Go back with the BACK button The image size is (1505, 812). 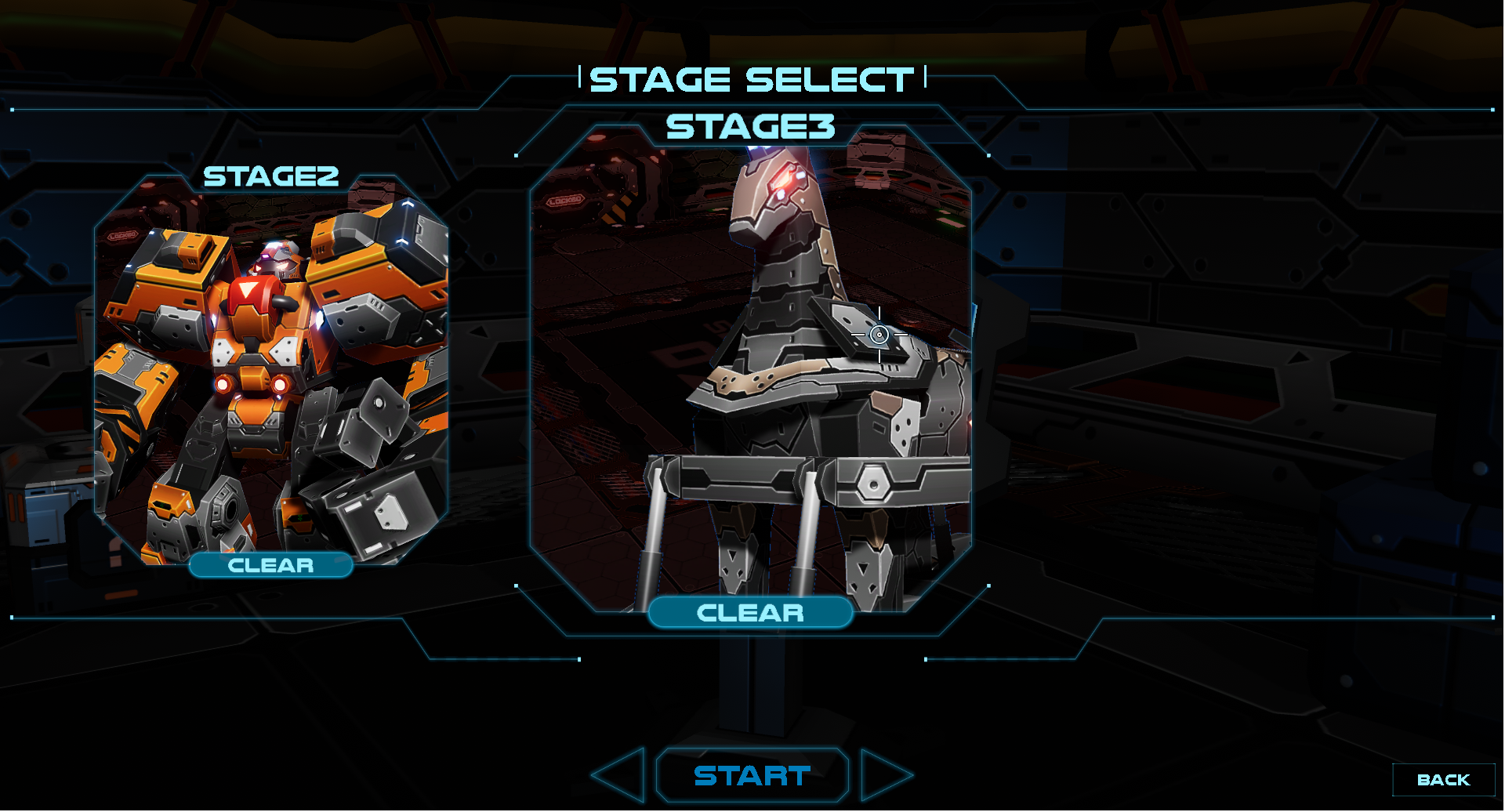(x=1443, y=780)
